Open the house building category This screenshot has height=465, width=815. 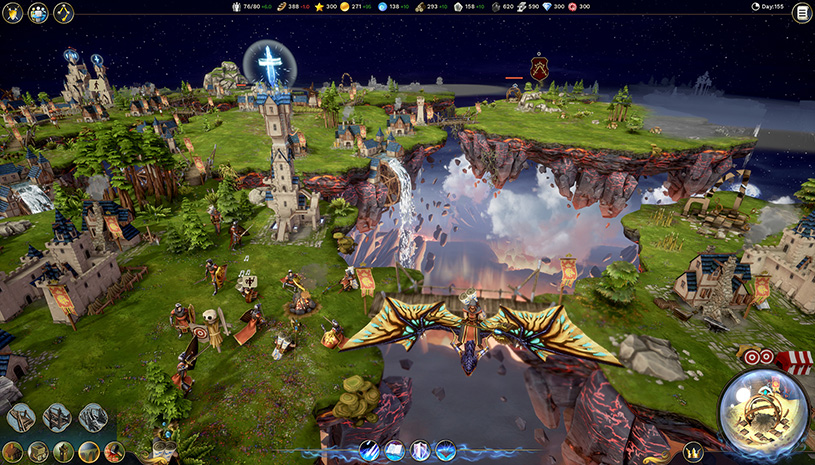coord(13,452)
